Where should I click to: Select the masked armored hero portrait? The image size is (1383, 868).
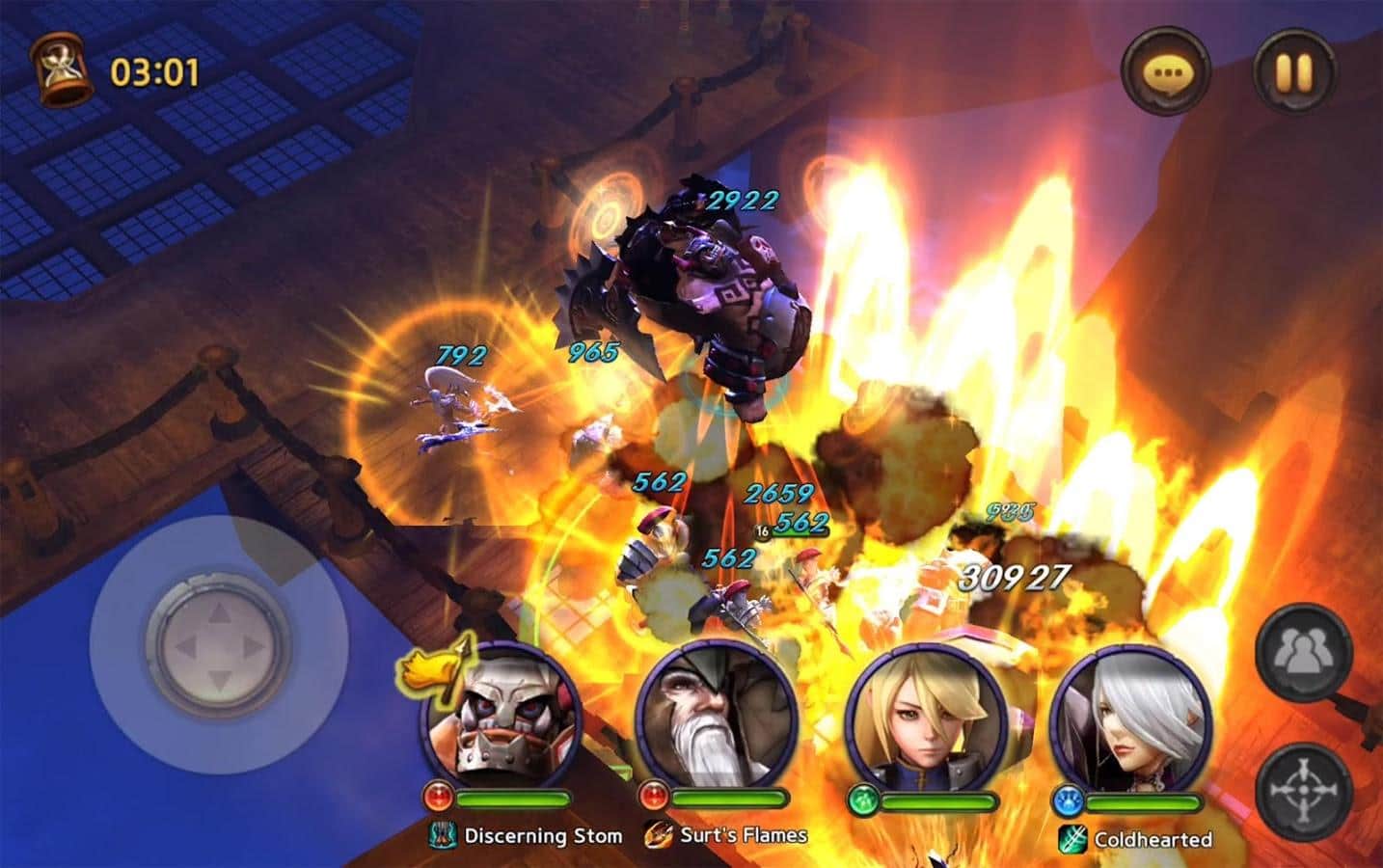point(501,714)
